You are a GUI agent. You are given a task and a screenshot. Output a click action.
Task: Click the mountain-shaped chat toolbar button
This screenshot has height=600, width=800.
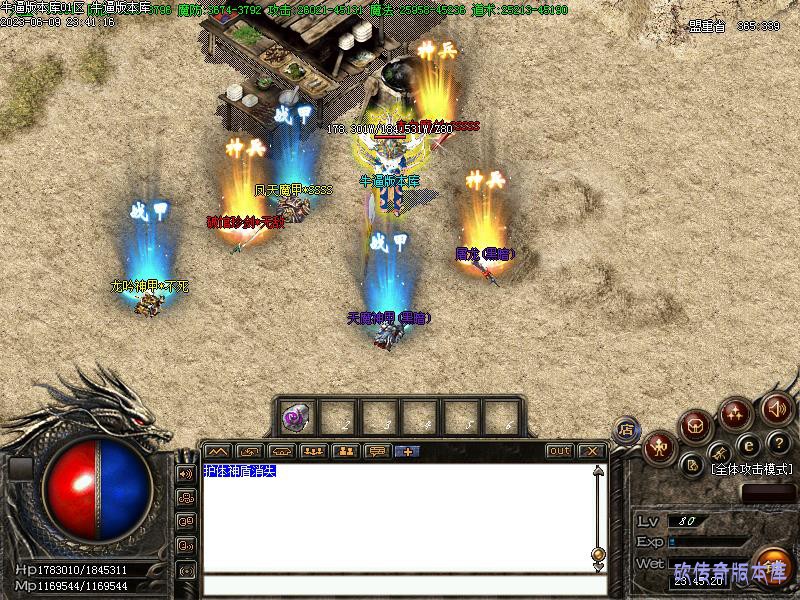click(218, 451)
